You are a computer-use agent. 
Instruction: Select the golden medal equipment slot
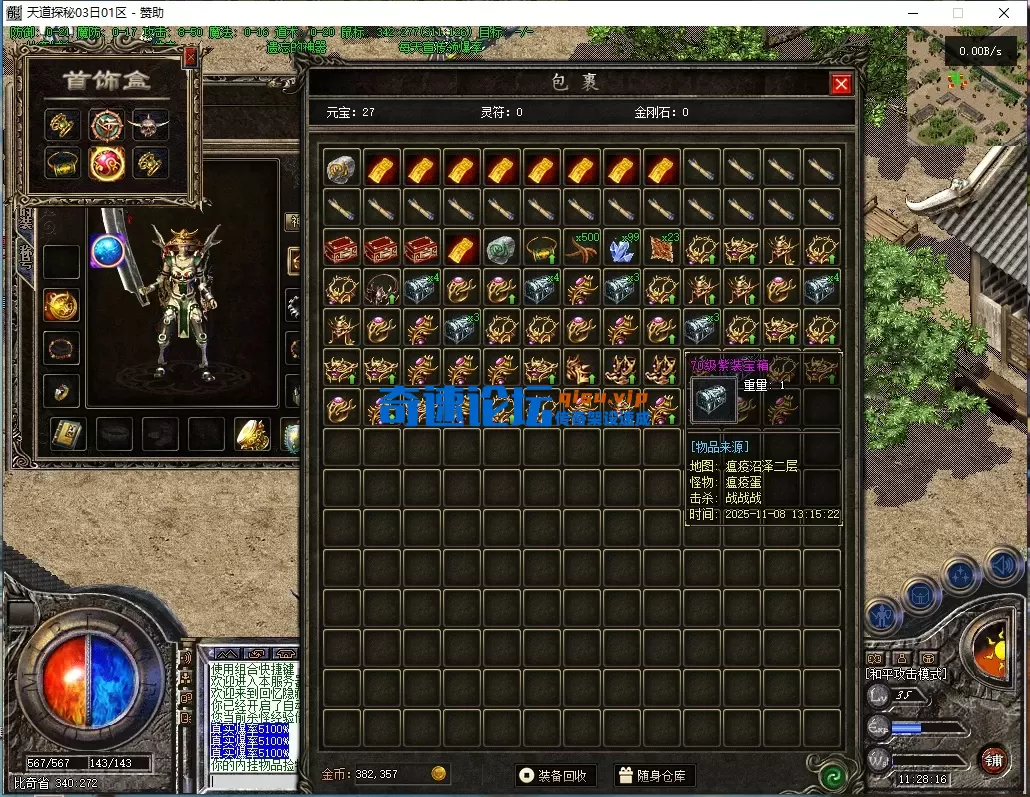(61, 305)
